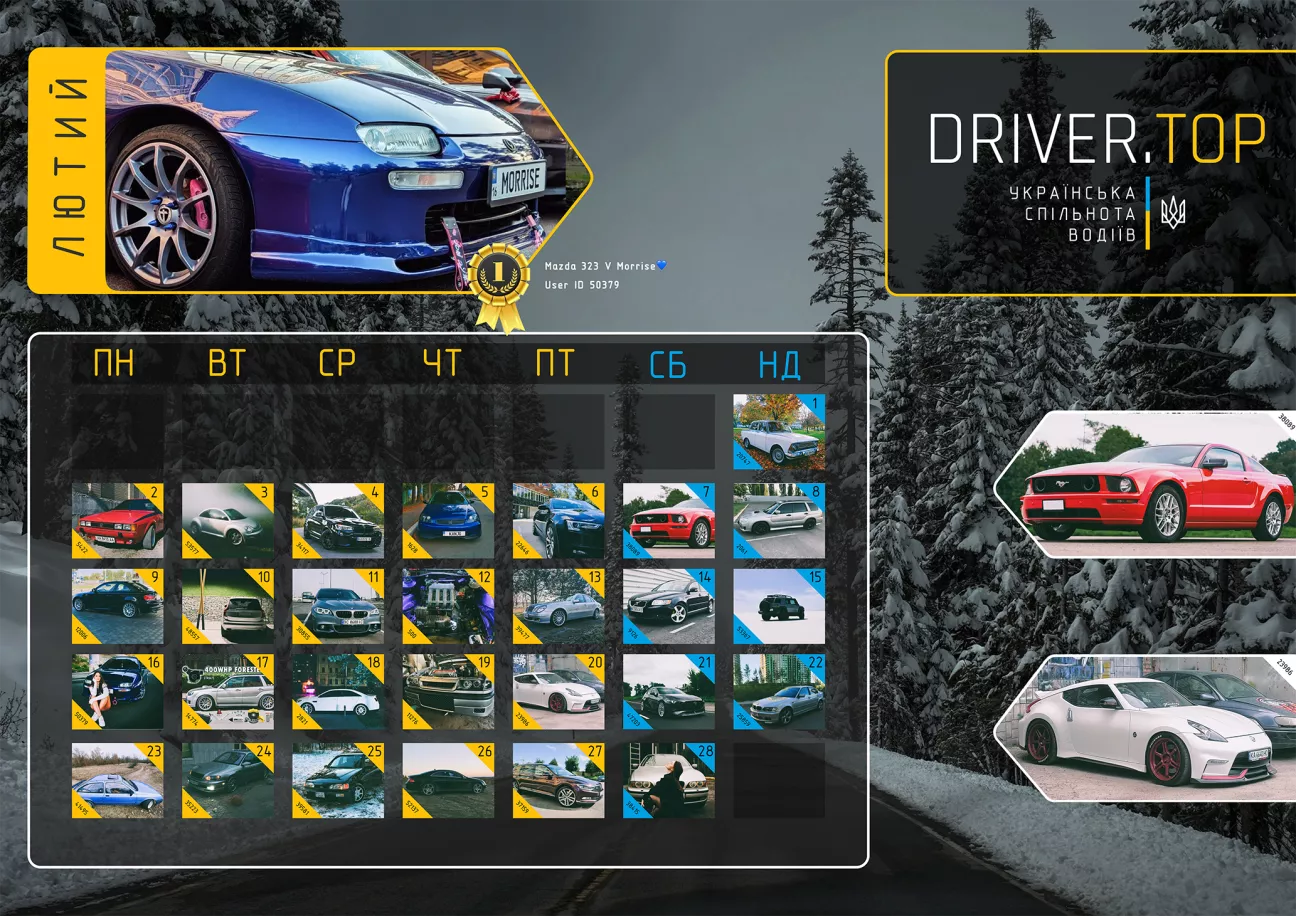Open the large white Nissan coupe photo
This screenshot has height=916, width=1296.
pyautogui.click(x=1150, y=728)
